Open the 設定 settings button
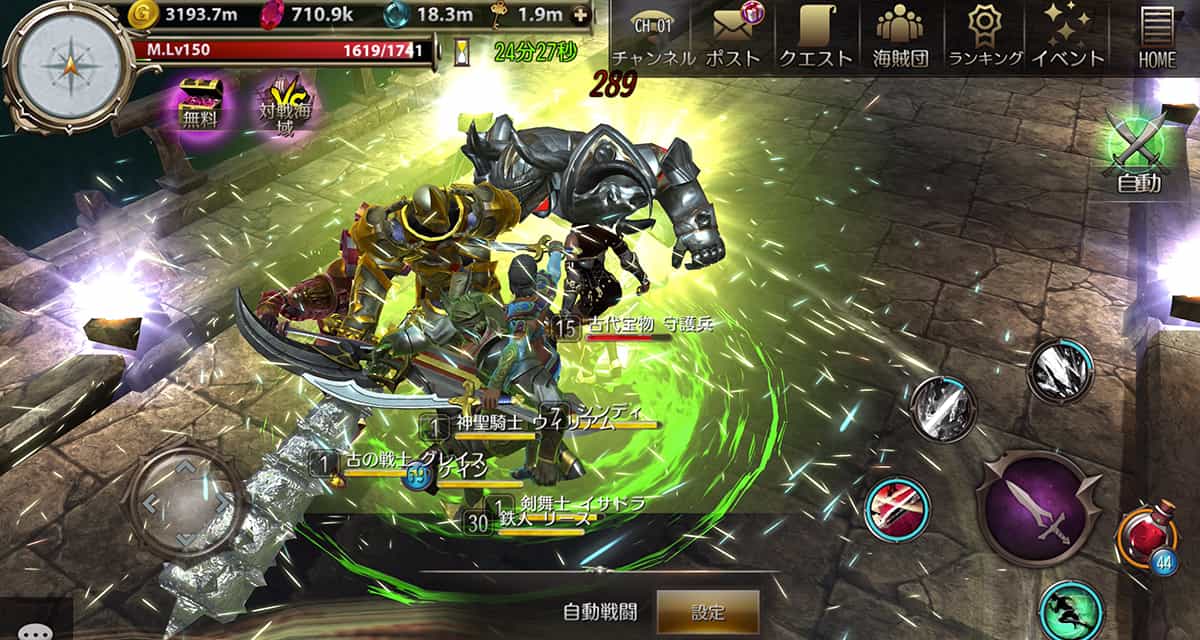The height and width of the screenshot is (640, 1200). (707, 612)
